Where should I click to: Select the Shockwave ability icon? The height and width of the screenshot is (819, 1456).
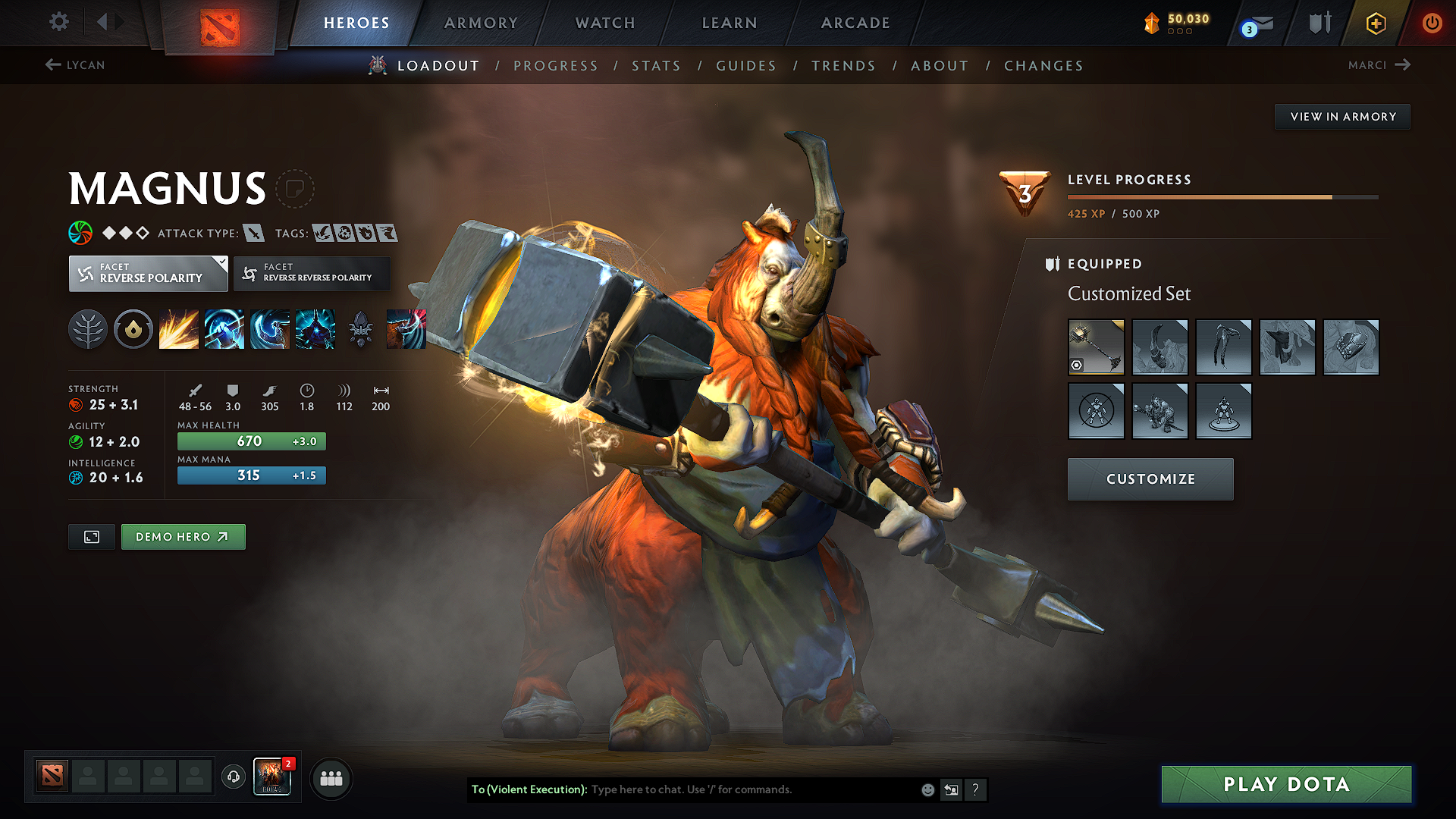pos(179,328)
